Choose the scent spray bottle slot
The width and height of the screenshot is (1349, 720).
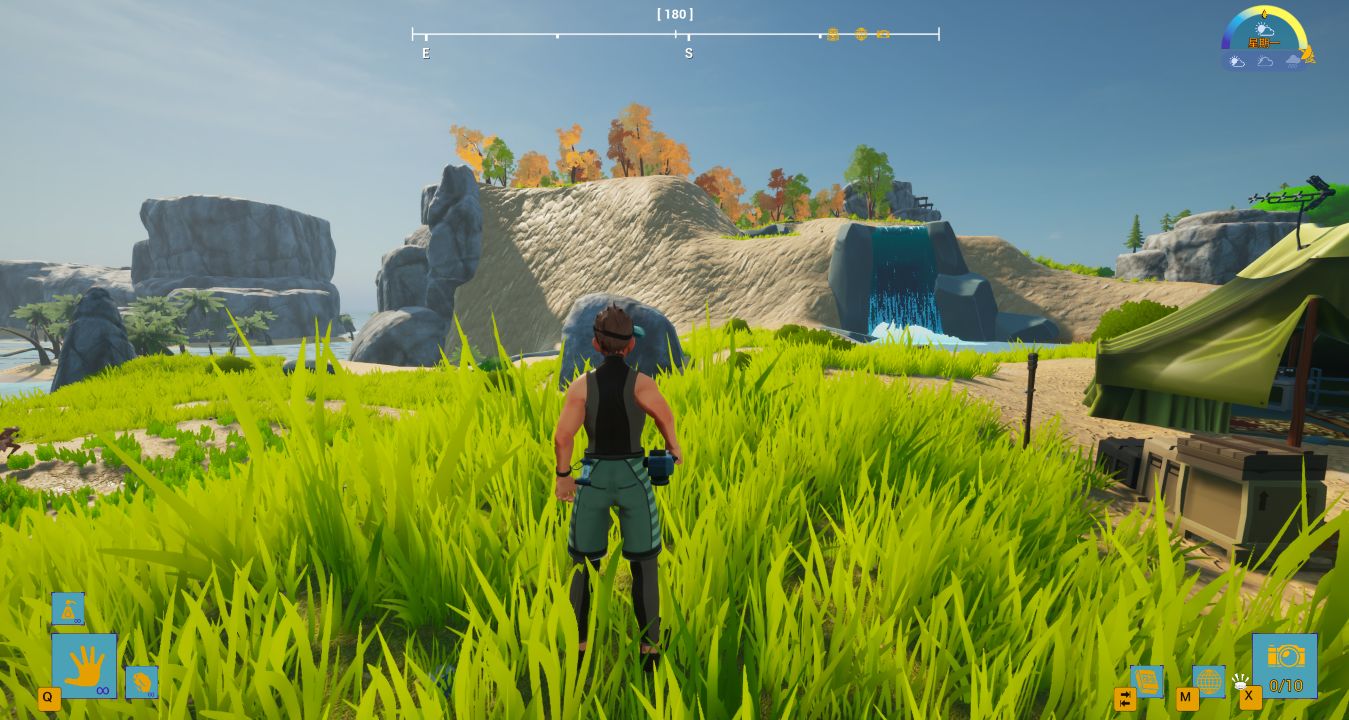tap(68, 608)
